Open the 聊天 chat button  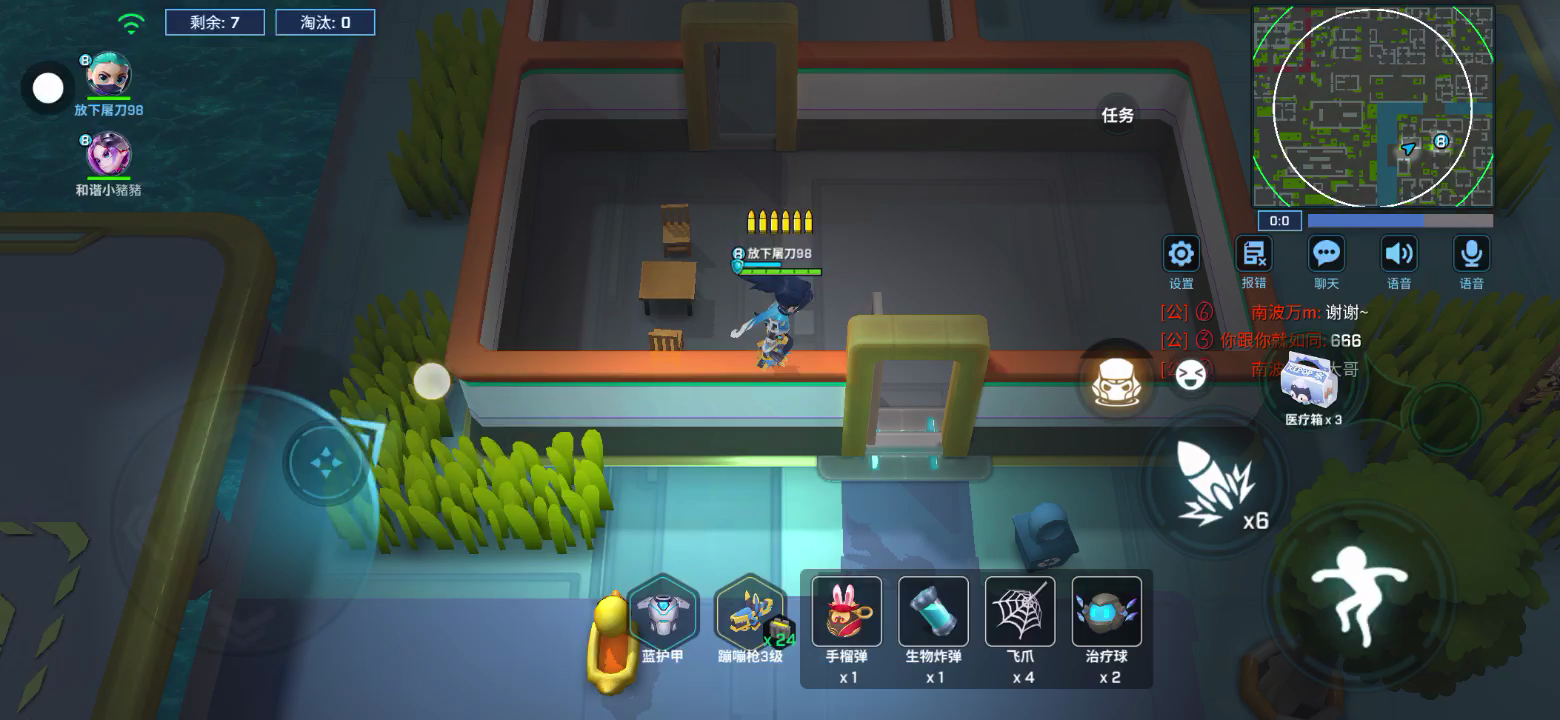pyautogui.click(x=1327, y=255)
